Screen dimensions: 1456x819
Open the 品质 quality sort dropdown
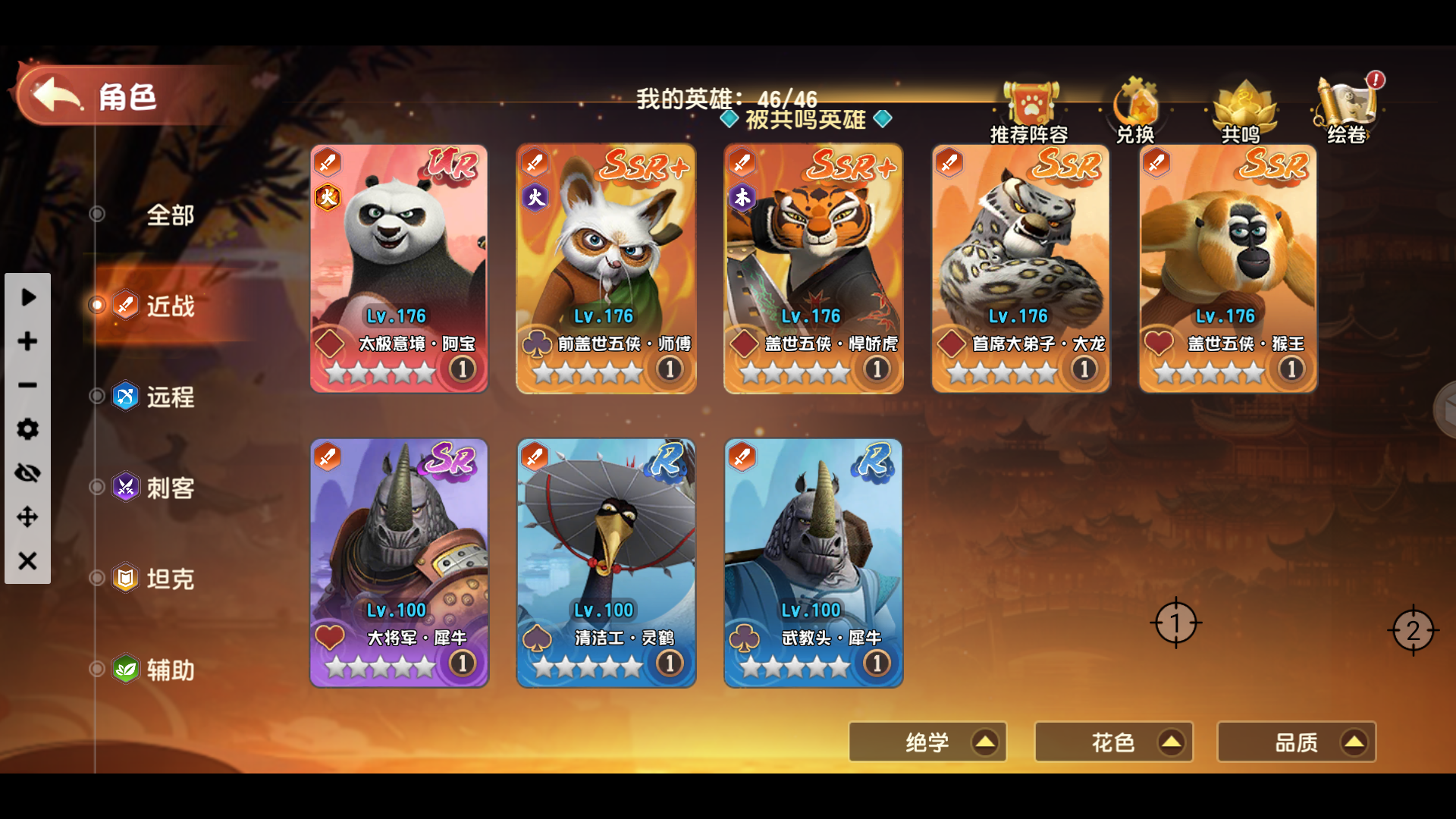pyautogui.click(x=1297, y=742)
